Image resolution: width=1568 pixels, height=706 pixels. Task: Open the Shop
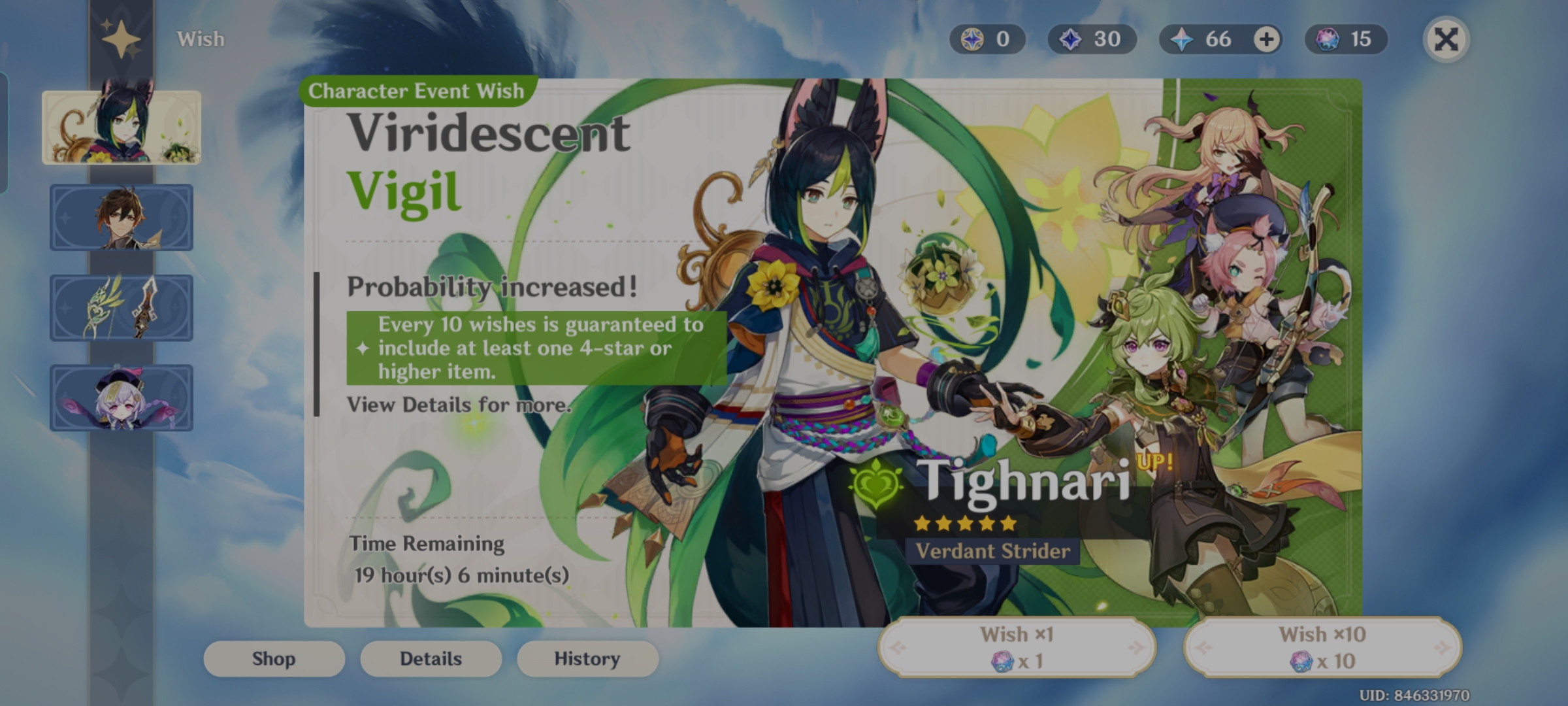coord(273,658)
